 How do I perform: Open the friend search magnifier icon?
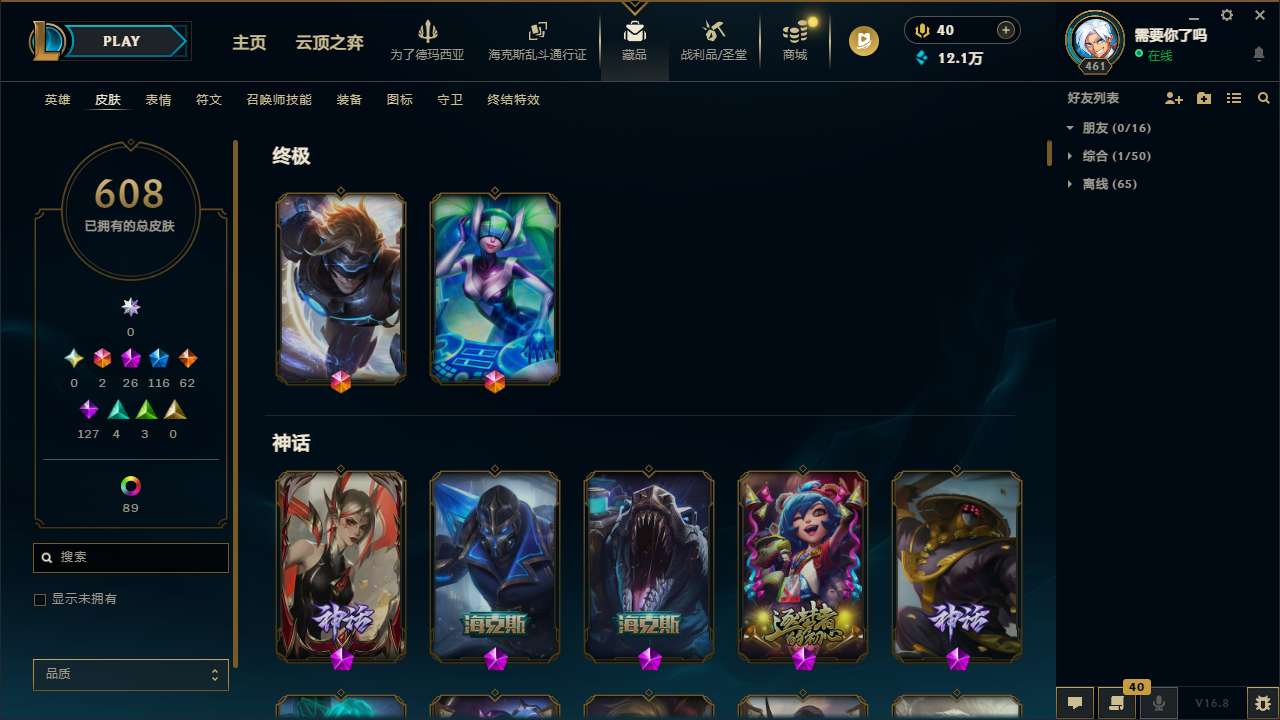(1263, 98)
